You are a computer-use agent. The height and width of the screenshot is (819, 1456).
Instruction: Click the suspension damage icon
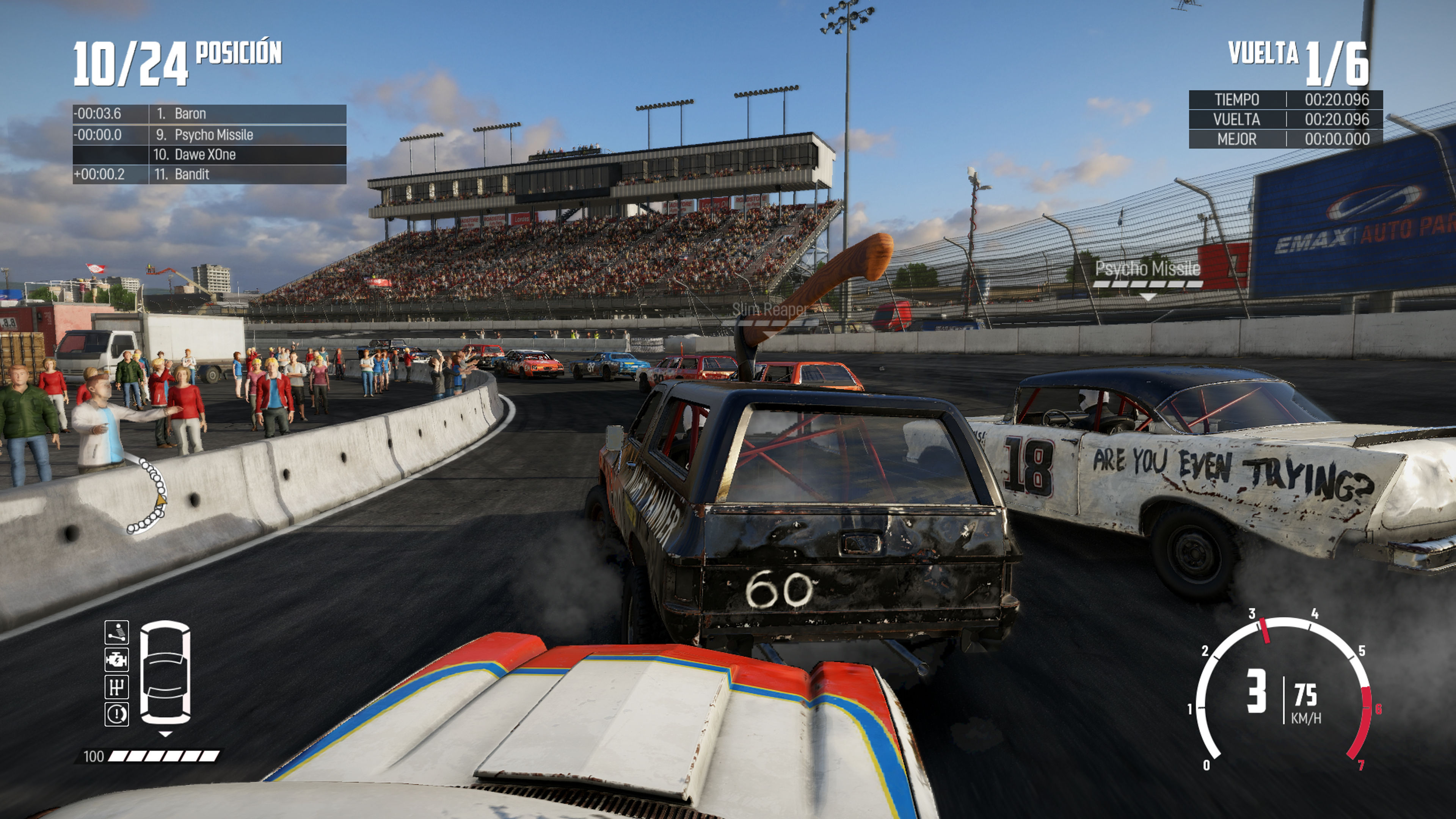[x=116, y=632]
